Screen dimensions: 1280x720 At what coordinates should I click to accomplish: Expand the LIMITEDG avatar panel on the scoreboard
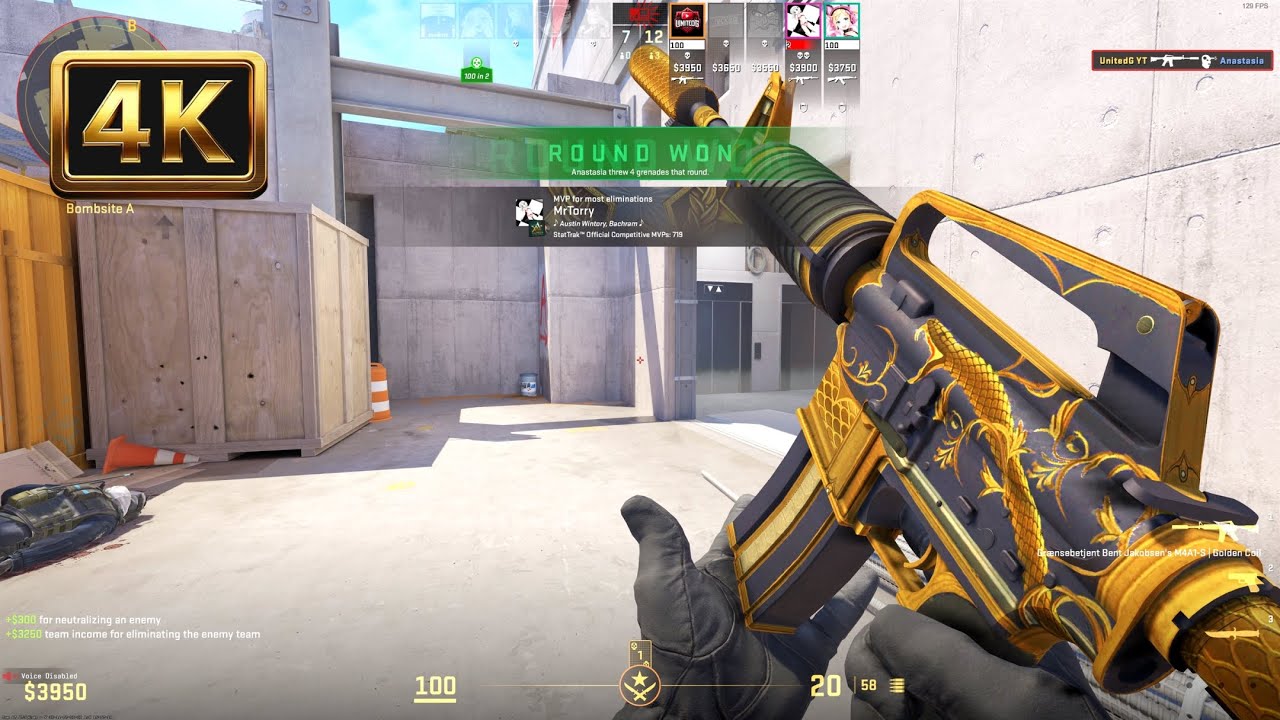pos(687,20)
